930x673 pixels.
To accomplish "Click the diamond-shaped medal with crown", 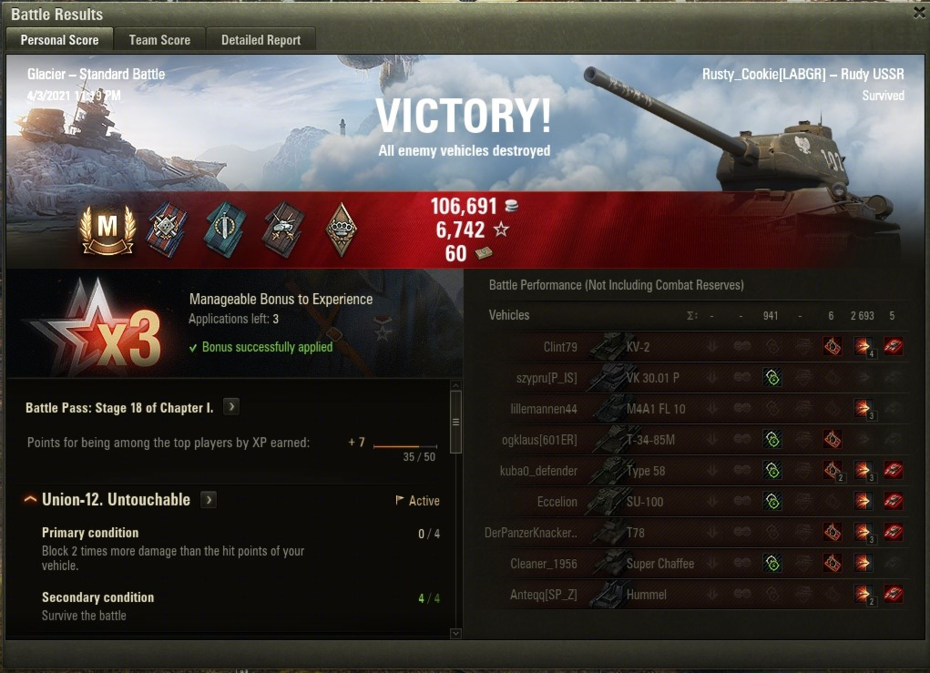I will click(x=342, y=231).
